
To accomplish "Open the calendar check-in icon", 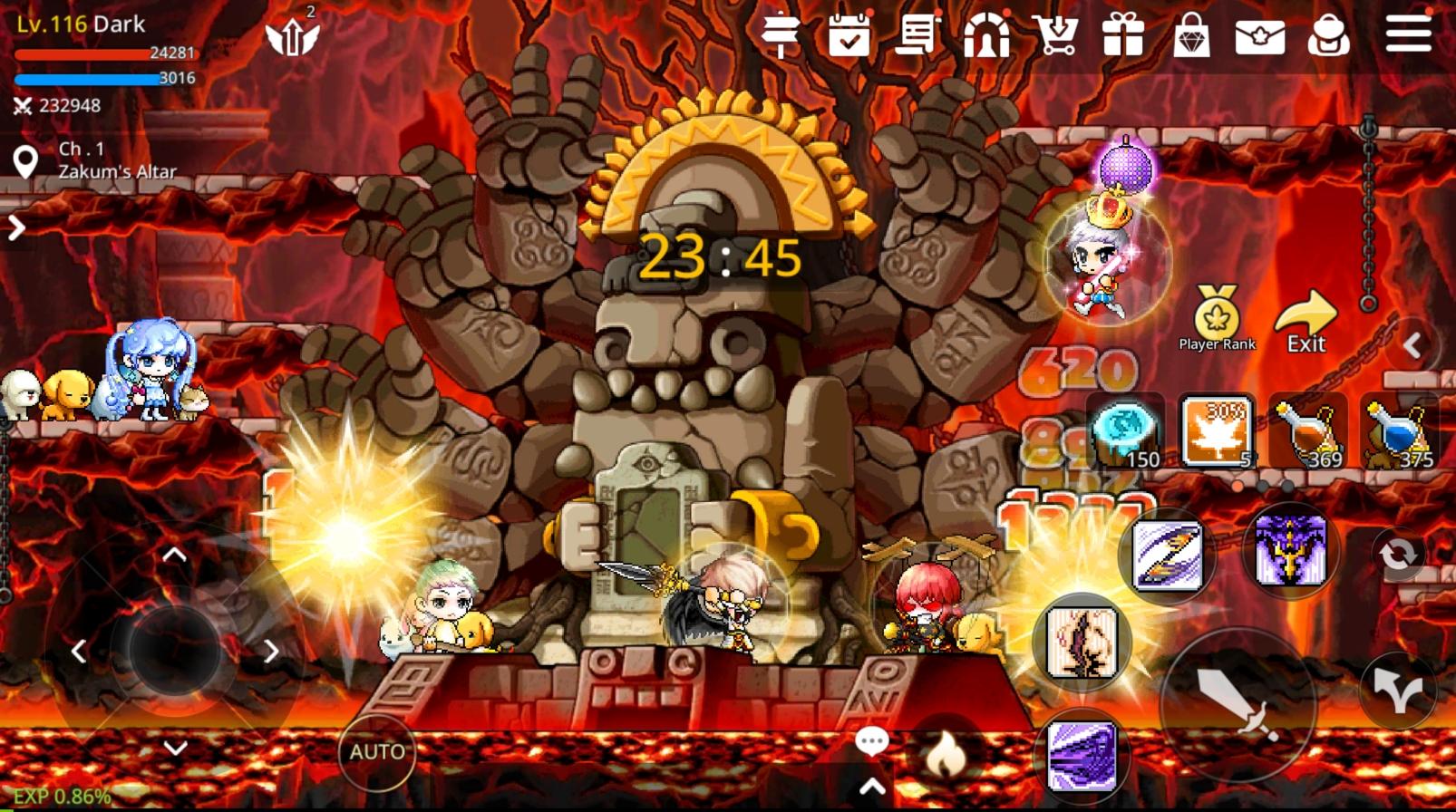I will coord(849,36).
